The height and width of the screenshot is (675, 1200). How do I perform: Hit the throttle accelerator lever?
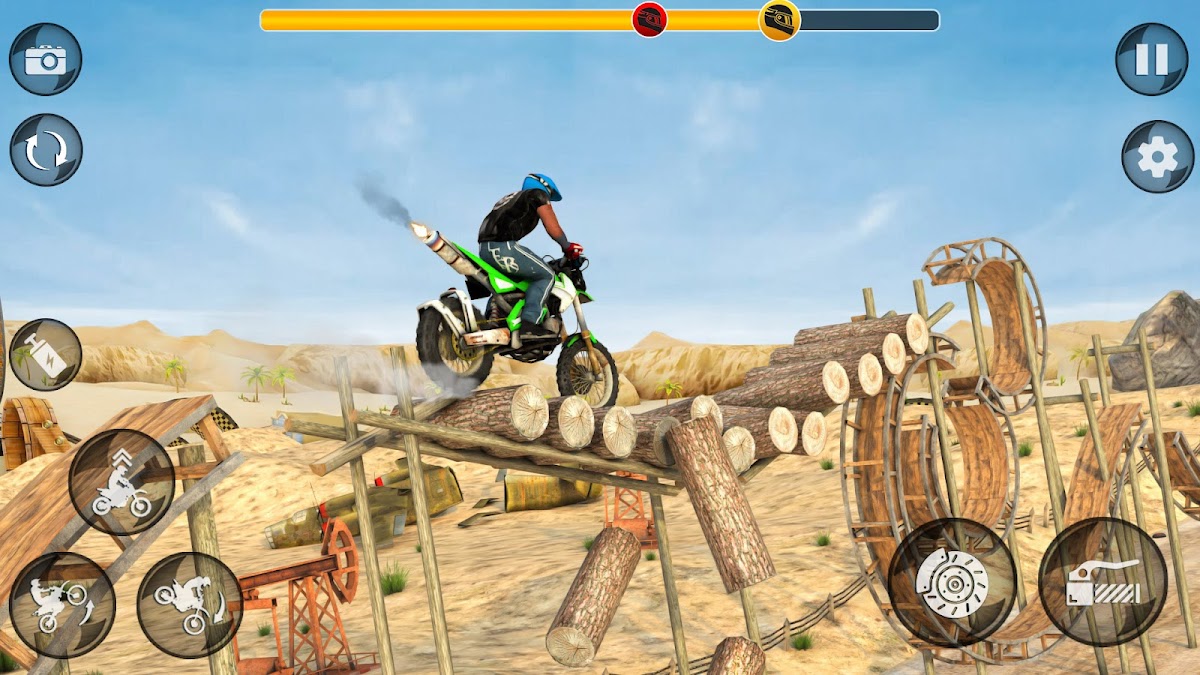click(1102, 582)
